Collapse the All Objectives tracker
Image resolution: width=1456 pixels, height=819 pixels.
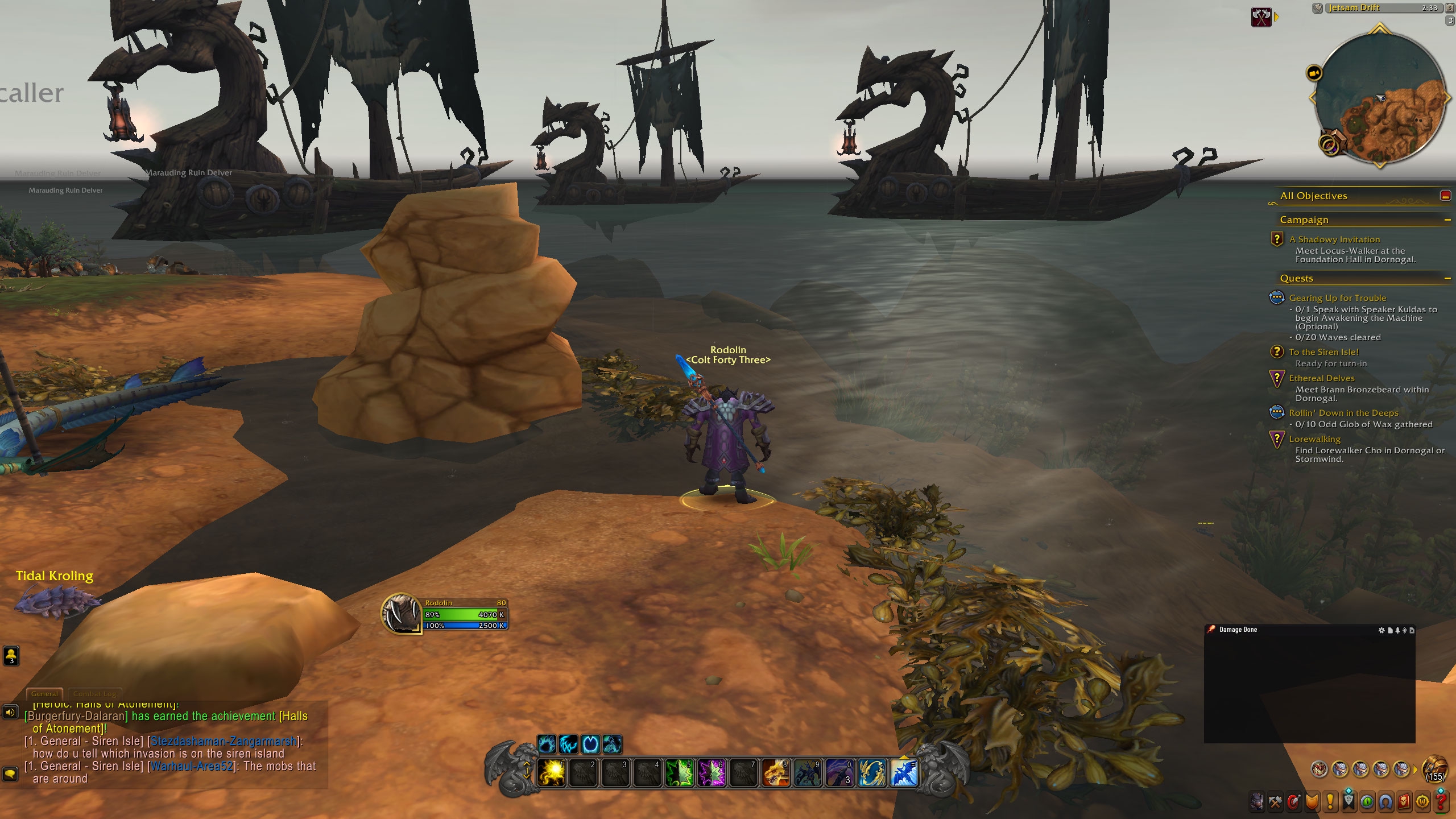[x=1445, y=196]
